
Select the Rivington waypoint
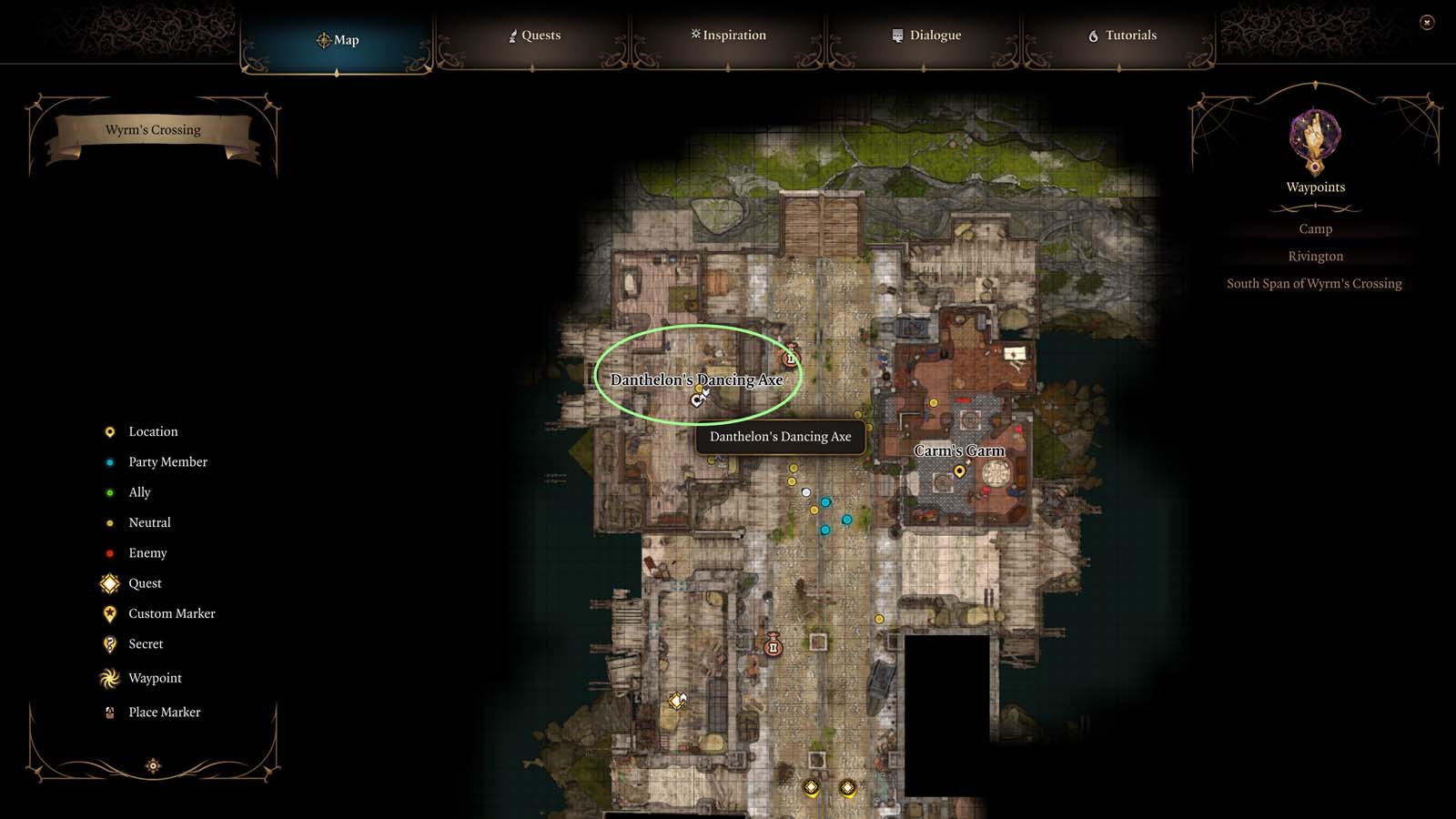(1315, 256)
